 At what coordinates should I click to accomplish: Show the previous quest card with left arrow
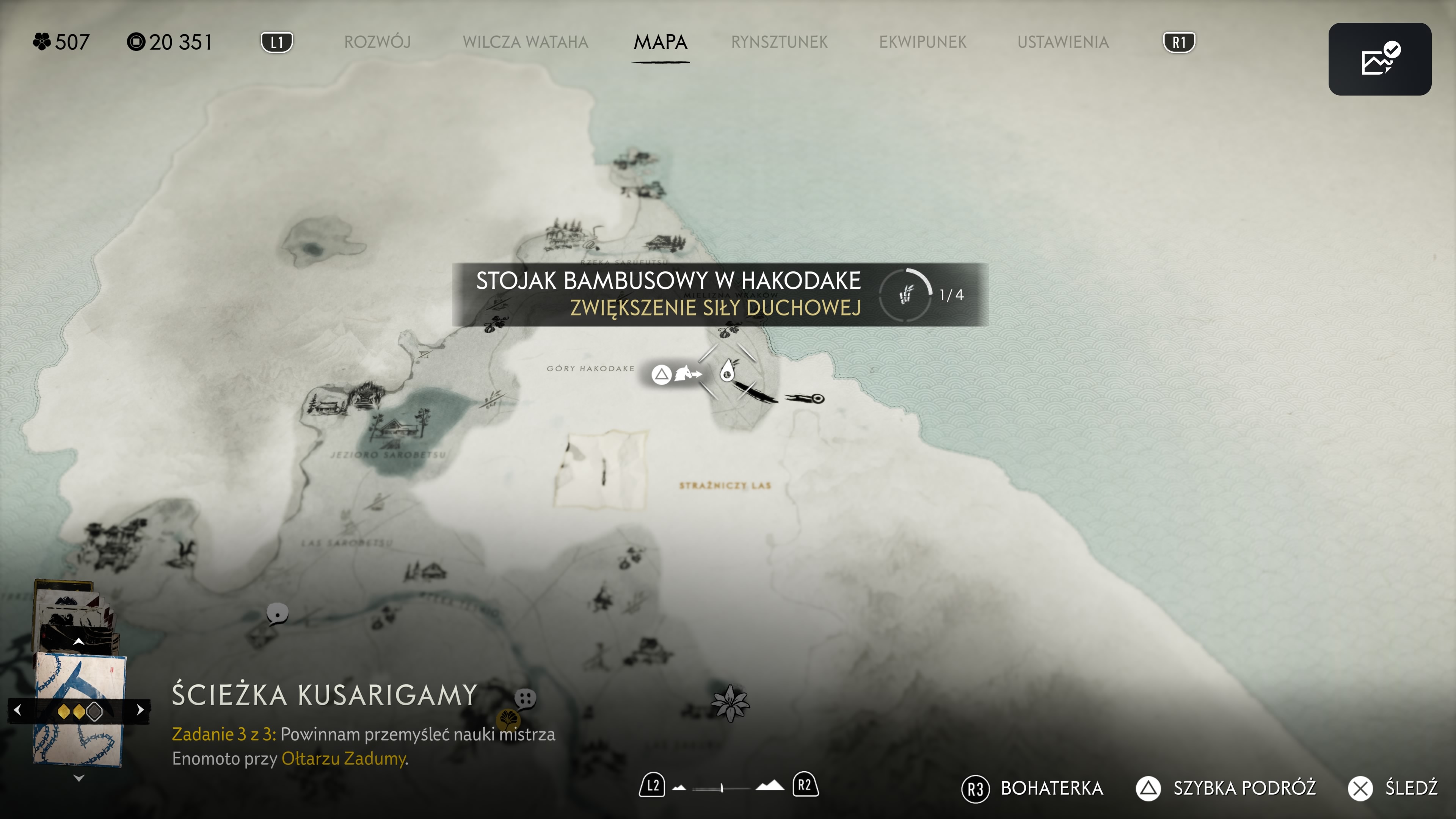17,710
